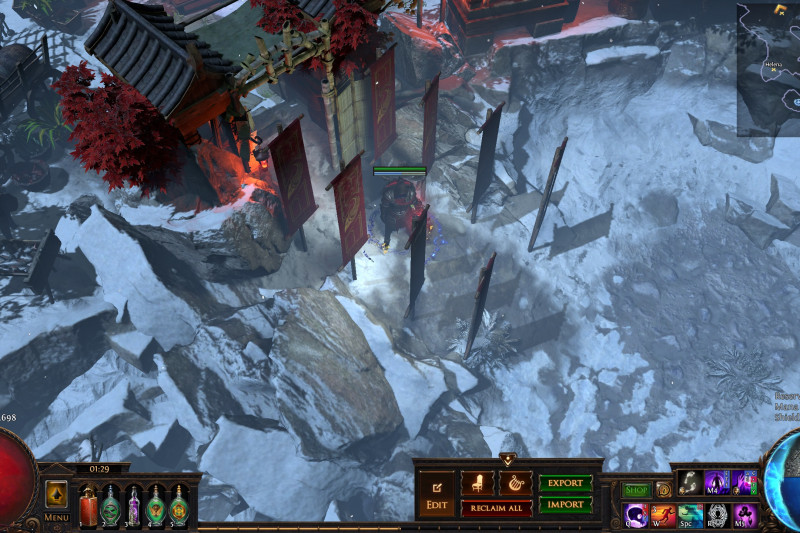This screenshot has height=533, width=800.
Task: Activate the orange running skill on W
Action: (663, 516)
